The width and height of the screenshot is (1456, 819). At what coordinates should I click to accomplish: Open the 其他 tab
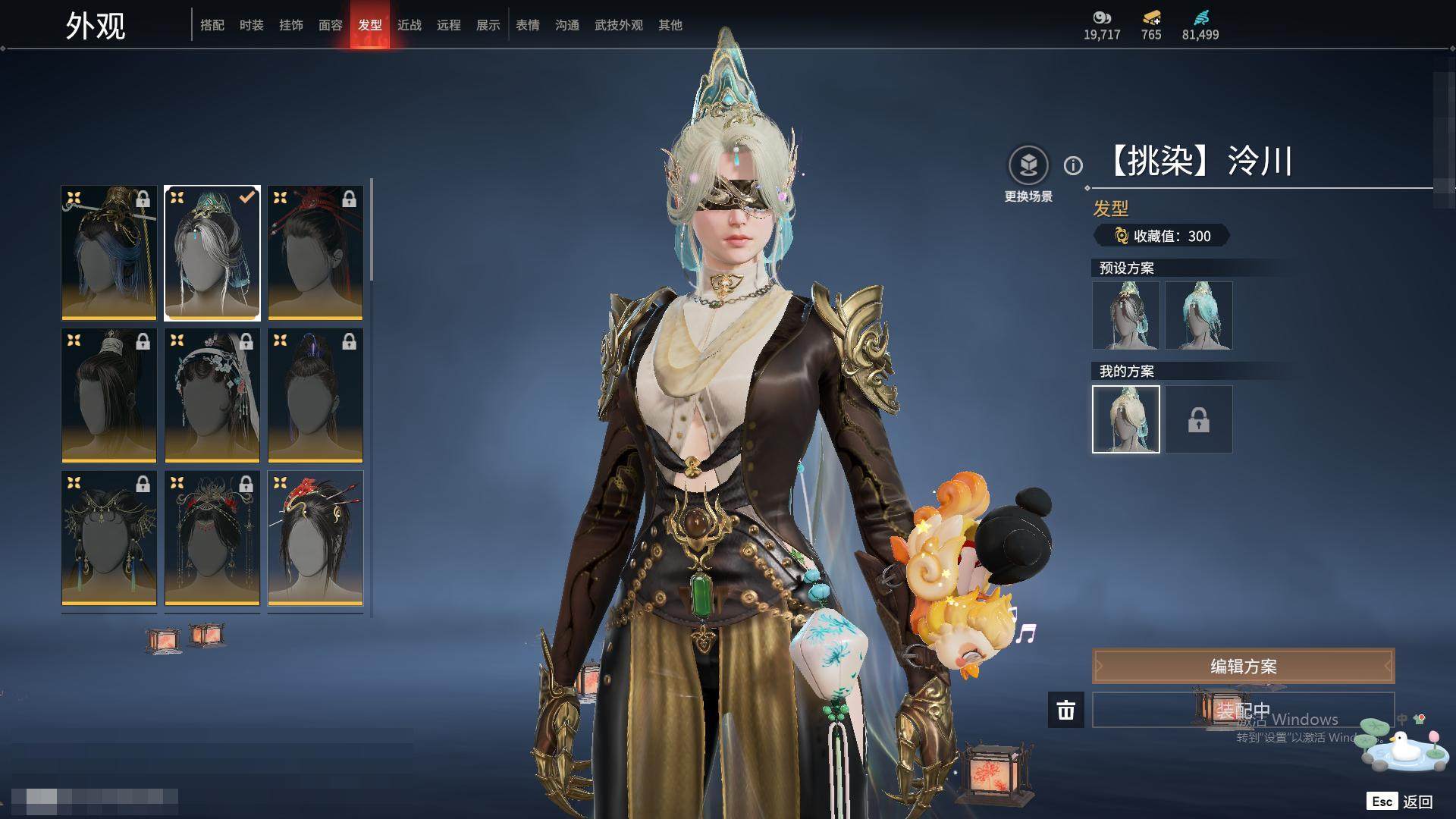tap(670, 25)
